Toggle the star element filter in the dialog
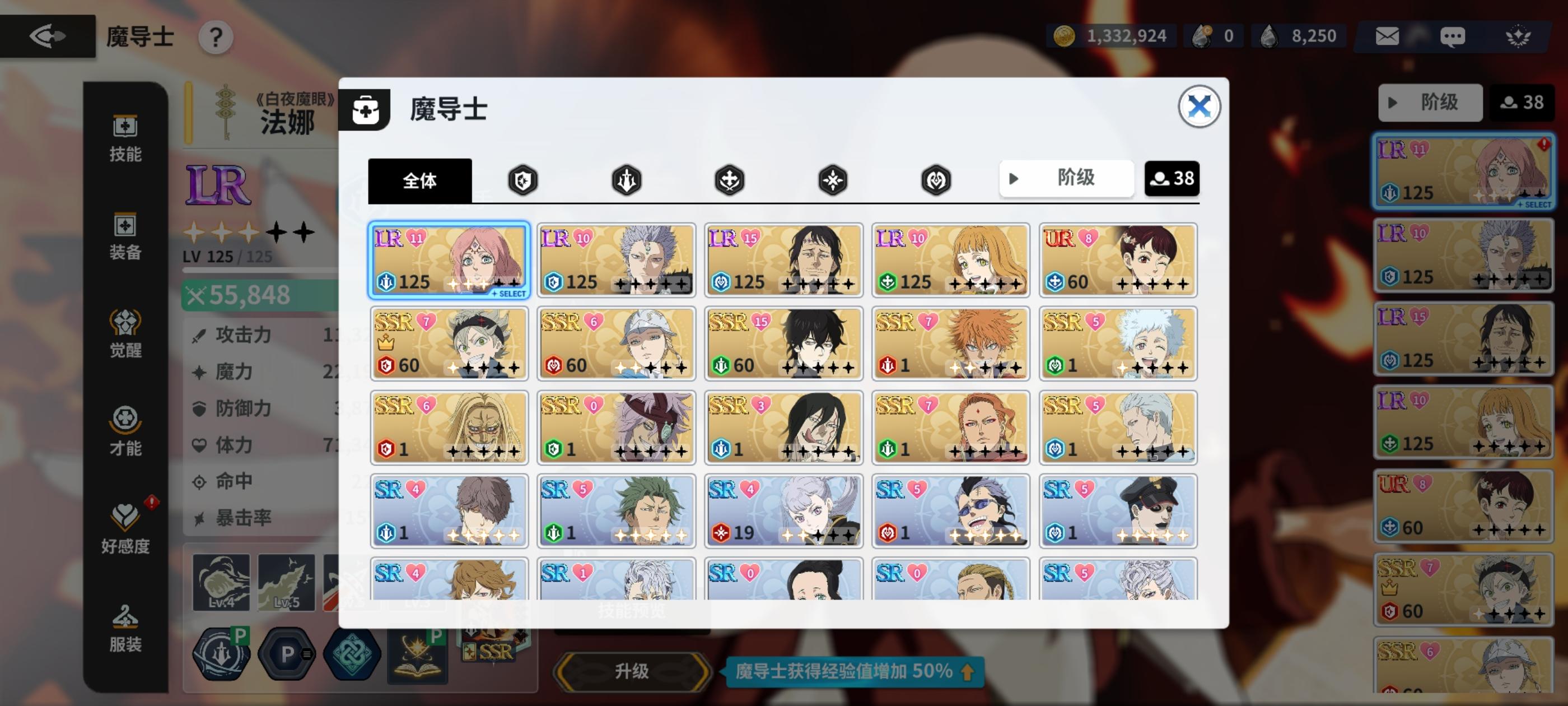This screenshot has width=1568, height=706. point(832,180)
